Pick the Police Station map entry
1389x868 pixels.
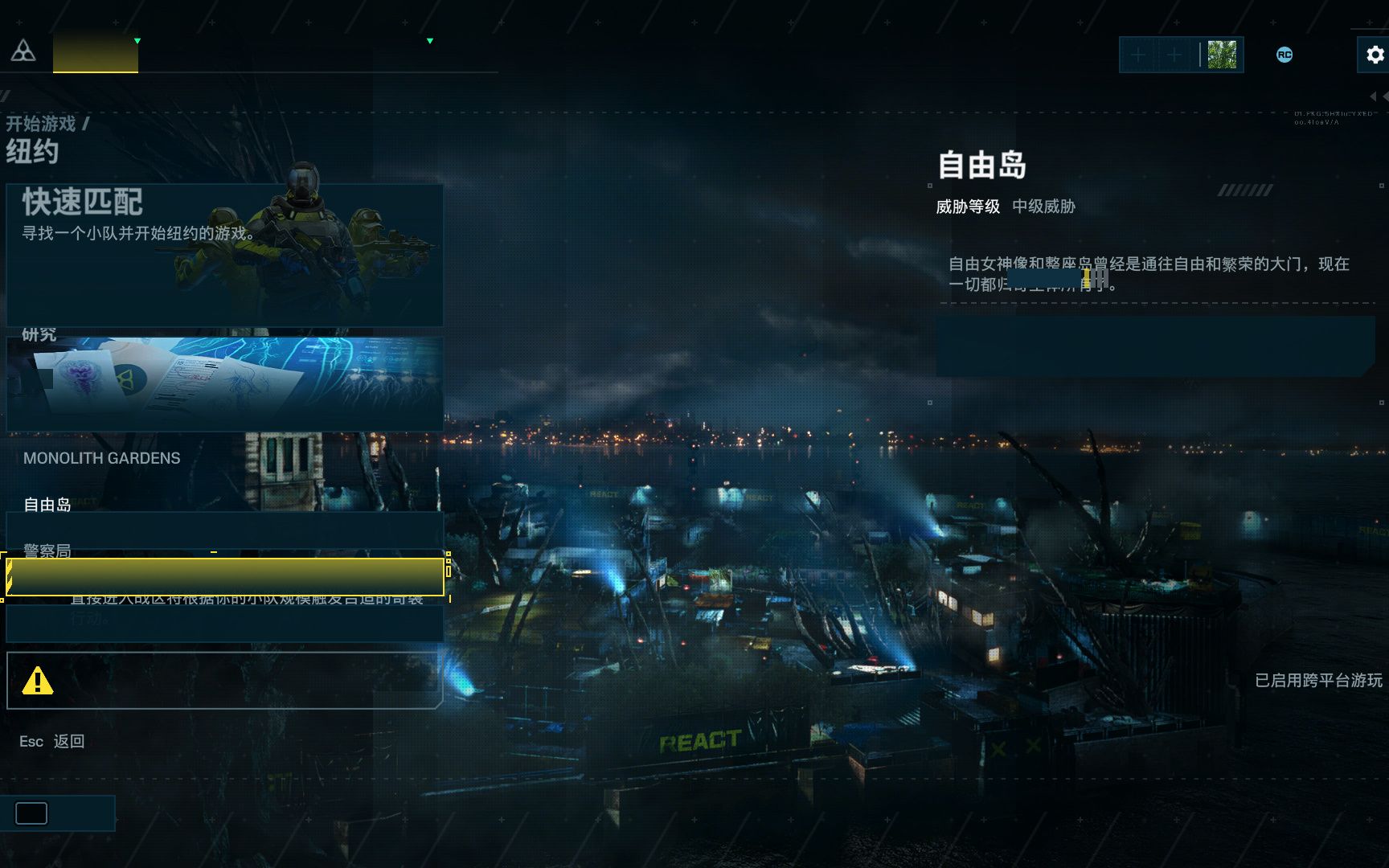[47, 551]
